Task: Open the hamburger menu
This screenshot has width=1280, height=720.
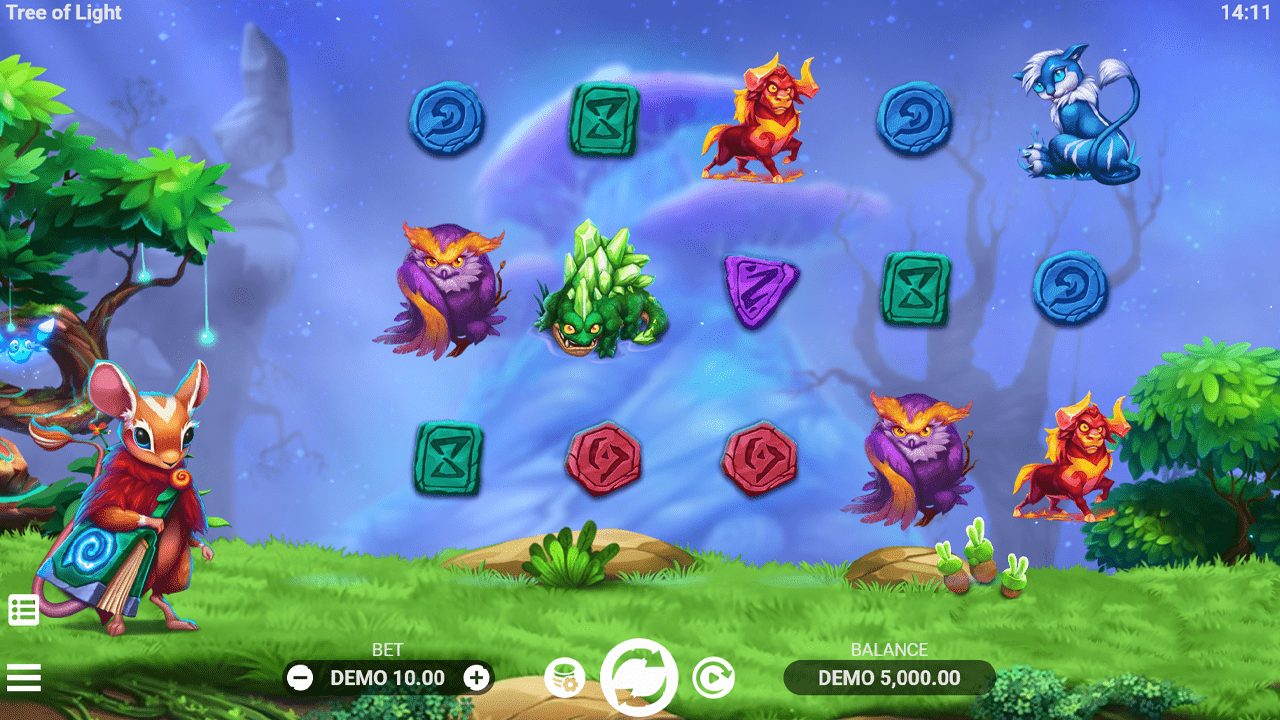Action: coord(24,678)
